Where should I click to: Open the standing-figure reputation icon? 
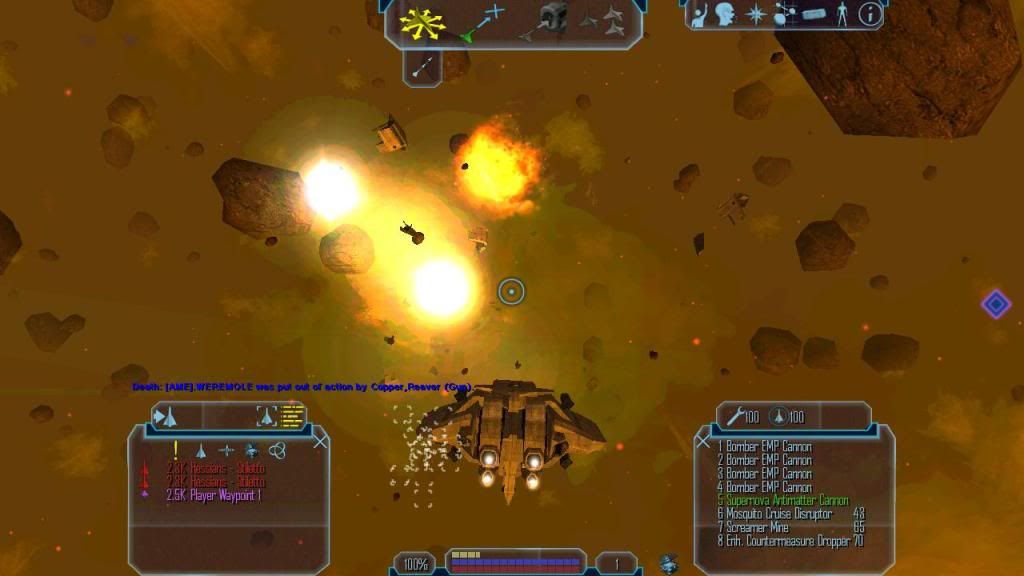pyautogui.click(x=842, y=15)
